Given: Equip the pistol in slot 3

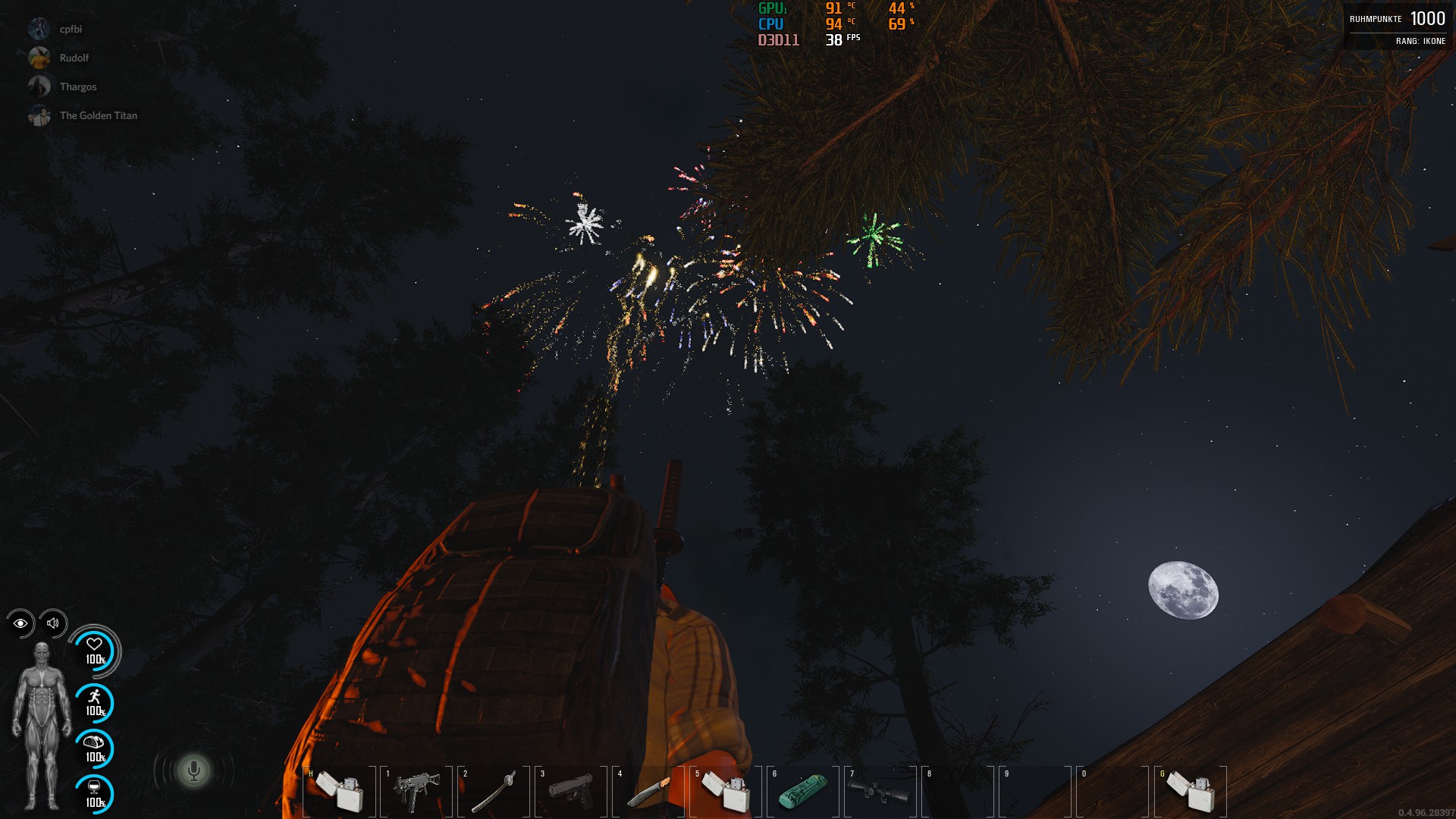Looking at the screenshot, I should [x=571, y=791].
